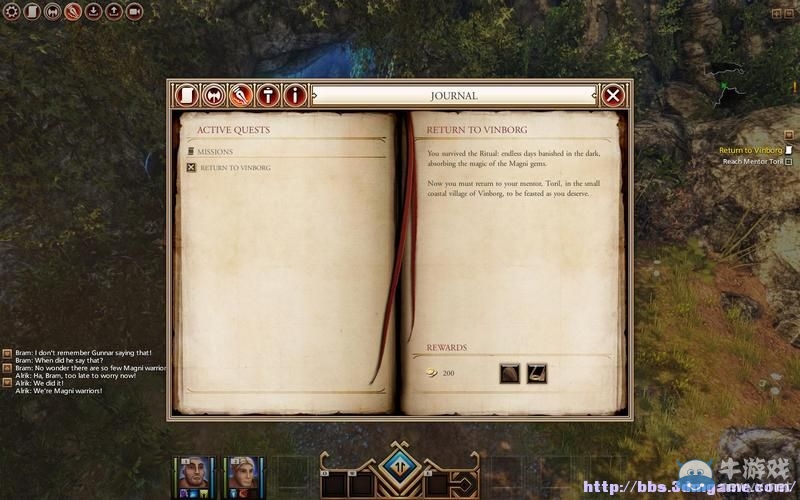Select the quill pen journal tab

240,95
